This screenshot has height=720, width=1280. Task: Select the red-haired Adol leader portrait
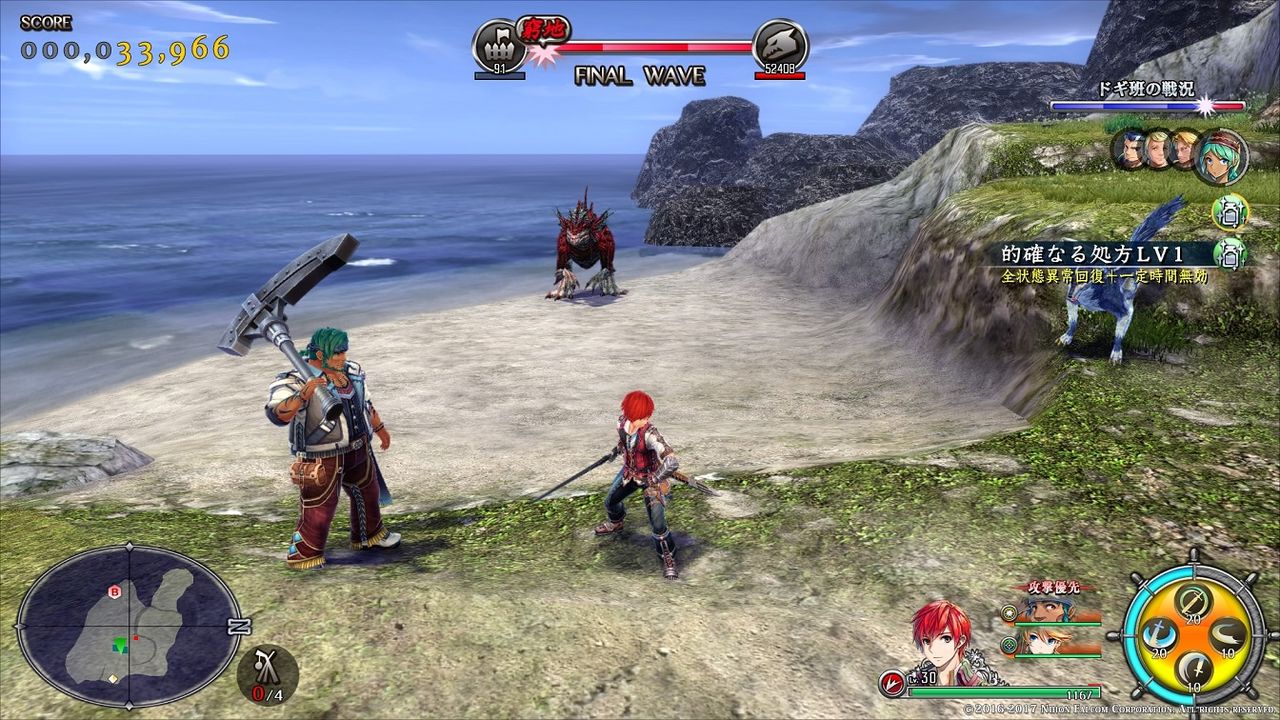tap(939, 631)
